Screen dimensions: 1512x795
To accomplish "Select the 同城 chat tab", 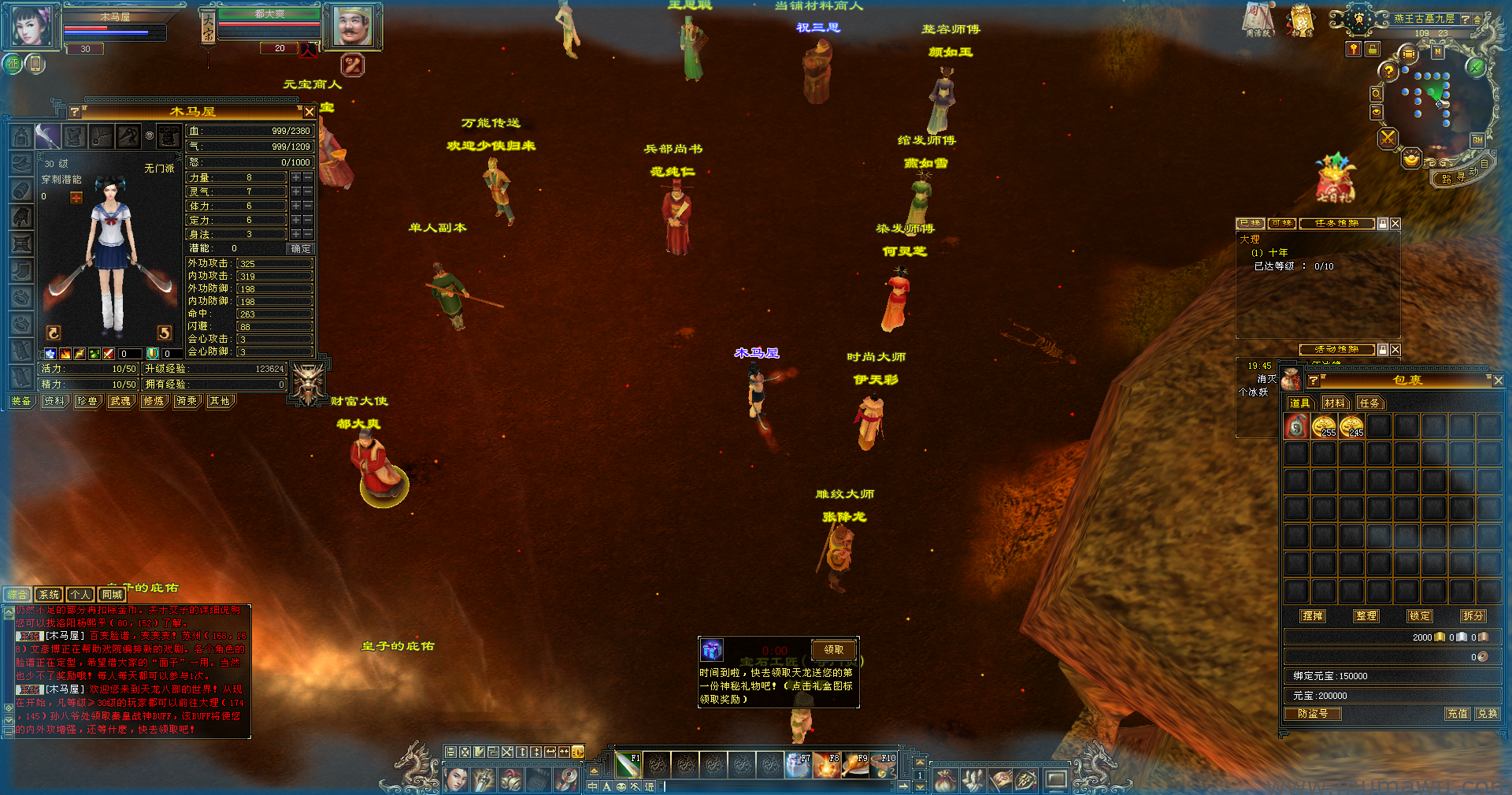I will click(x=112, y=595).
